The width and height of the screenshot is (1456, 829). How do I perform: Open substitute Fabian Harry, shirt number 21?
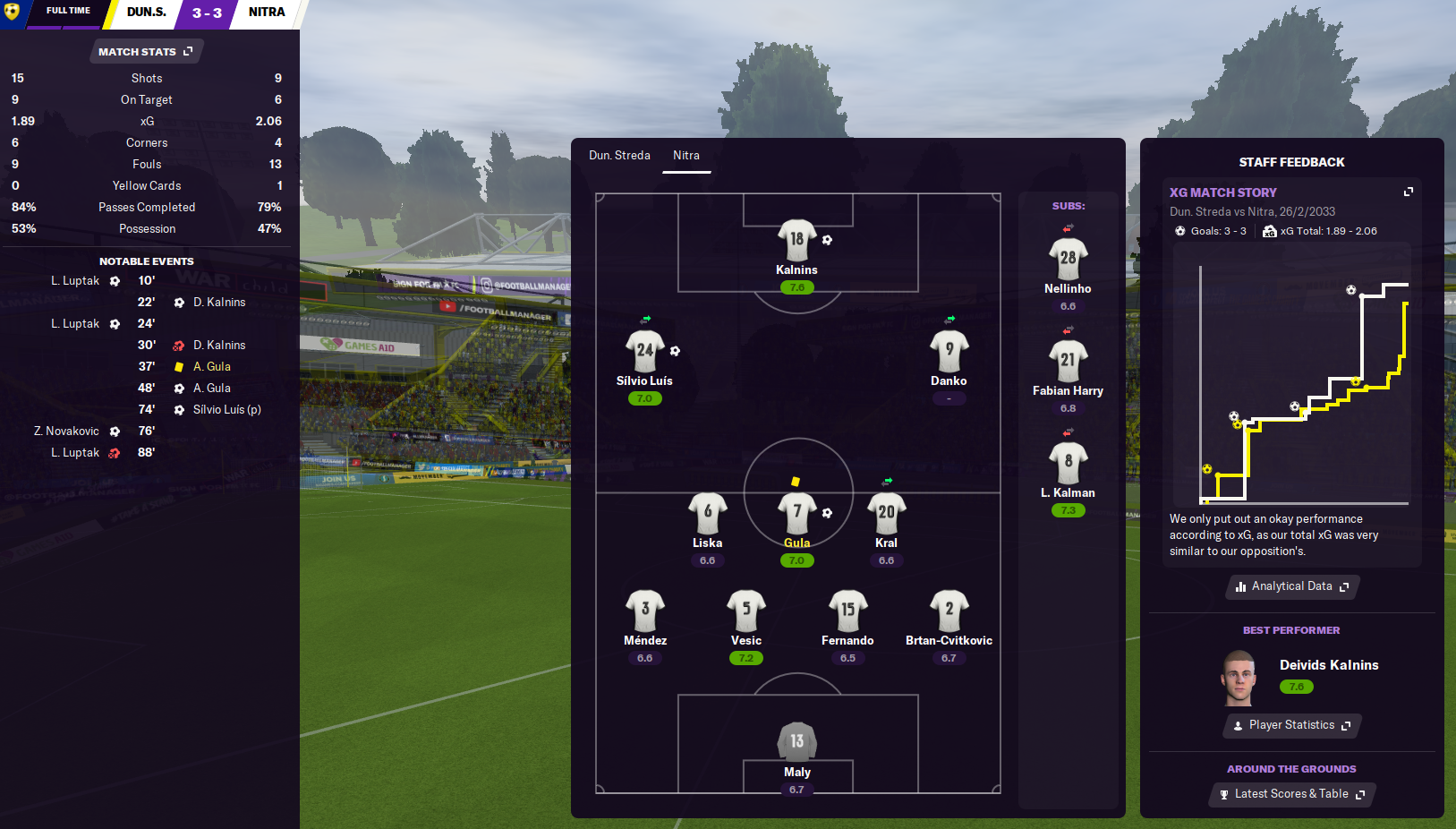(x=1068, y=362)
